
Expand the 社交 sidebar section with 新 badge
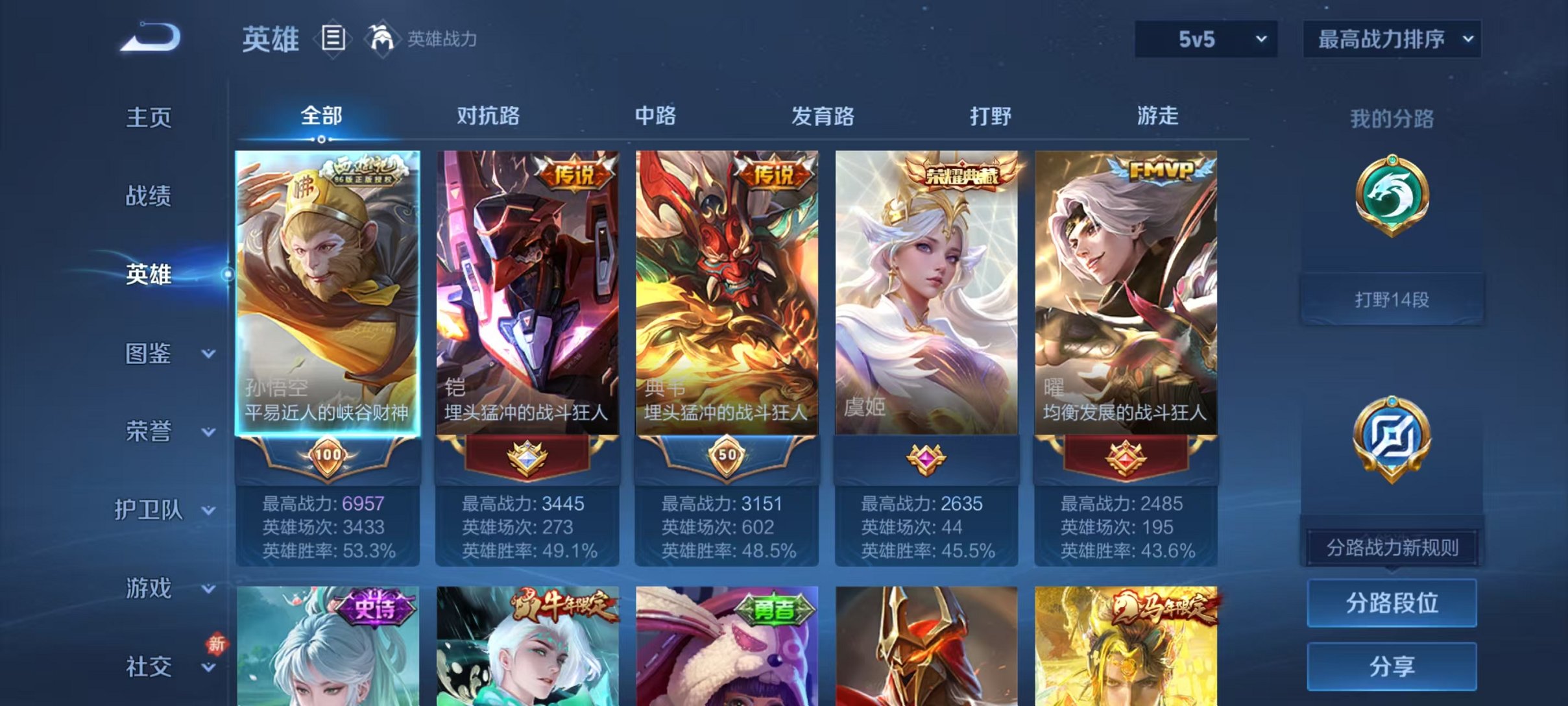tap(149, 665)
